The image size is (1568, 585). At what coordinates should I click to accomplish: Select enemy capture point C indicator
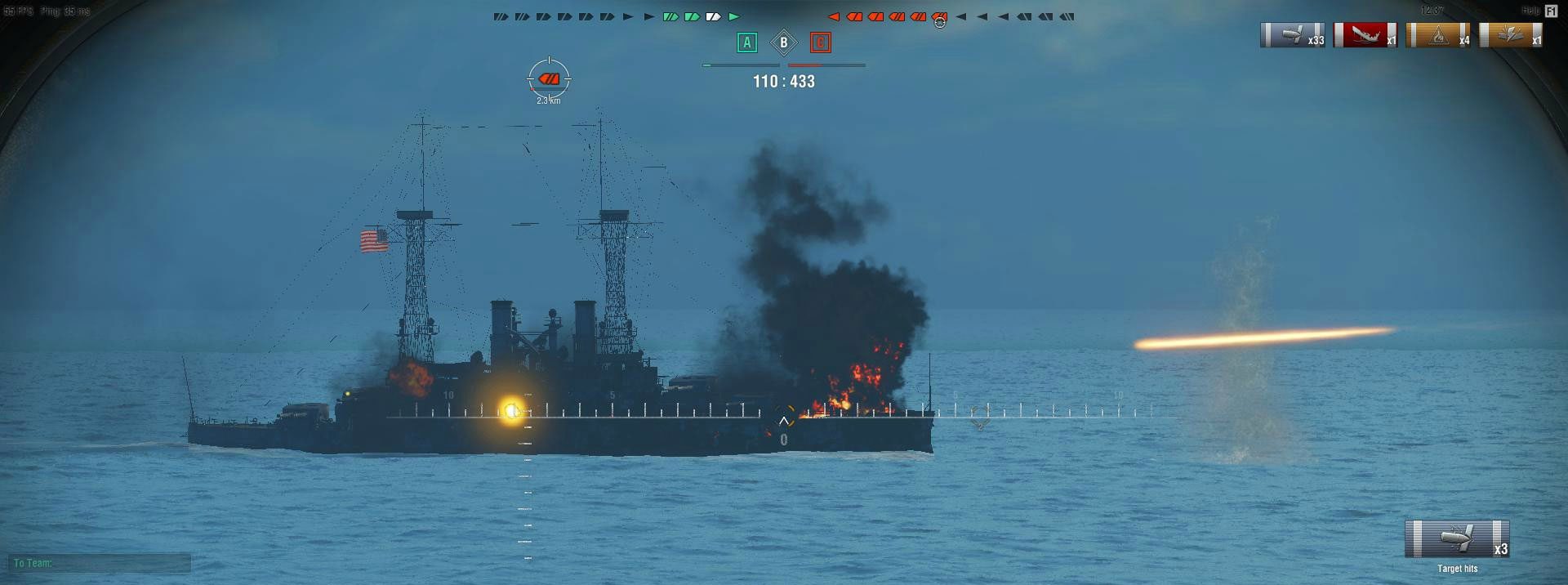[821, 42]
